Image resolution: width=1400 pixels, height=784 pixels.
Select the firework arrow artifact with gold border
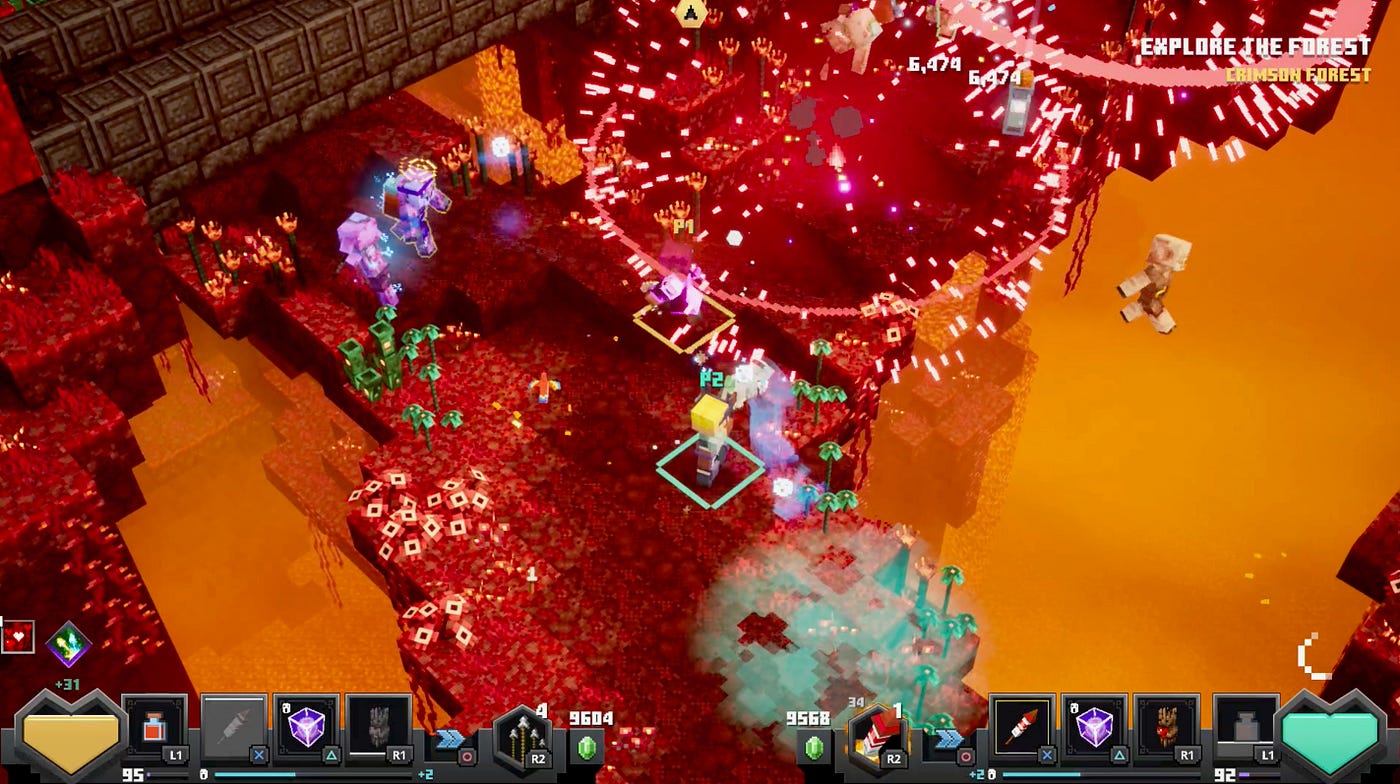point(1021,729)
